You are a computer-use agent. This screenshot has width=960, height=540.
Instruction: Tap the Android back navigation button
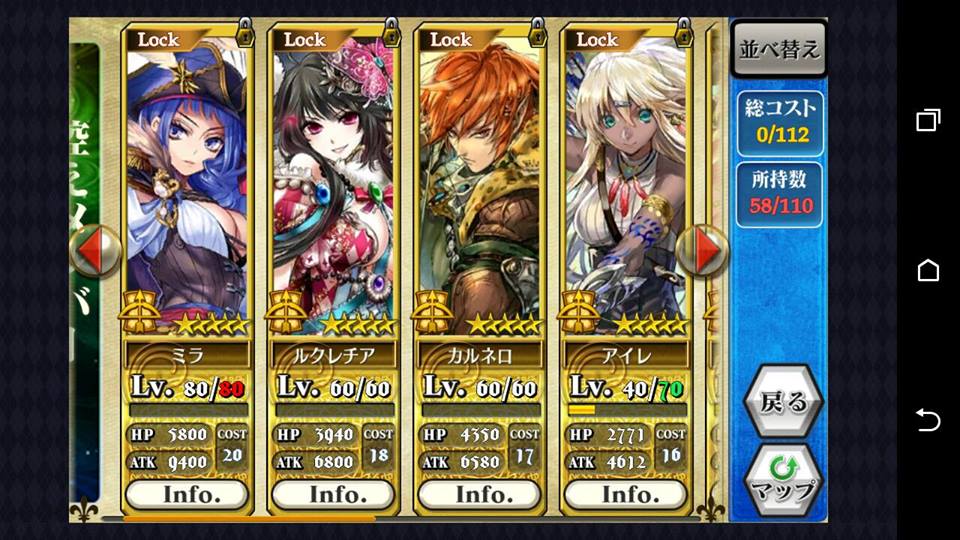click(x=928, y=420)
